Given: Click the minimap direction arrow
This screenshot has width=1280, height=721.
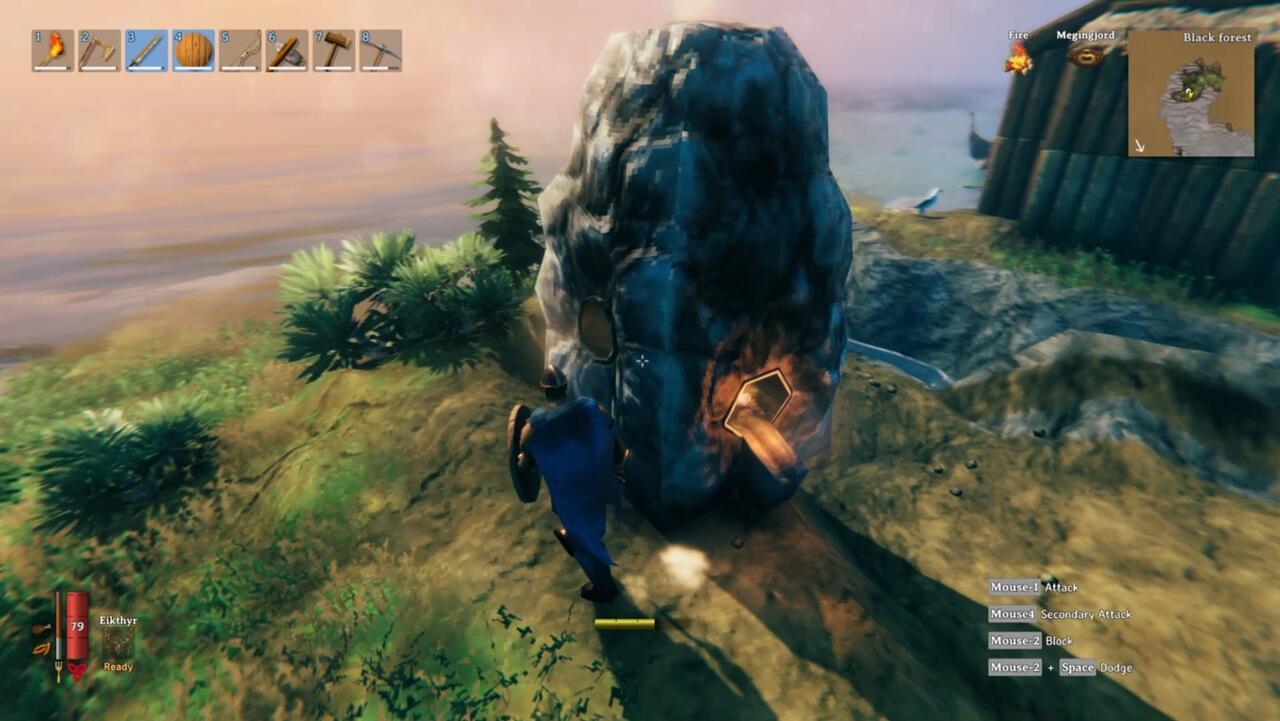Looking at the screenshot, I should pos(1139,146).
